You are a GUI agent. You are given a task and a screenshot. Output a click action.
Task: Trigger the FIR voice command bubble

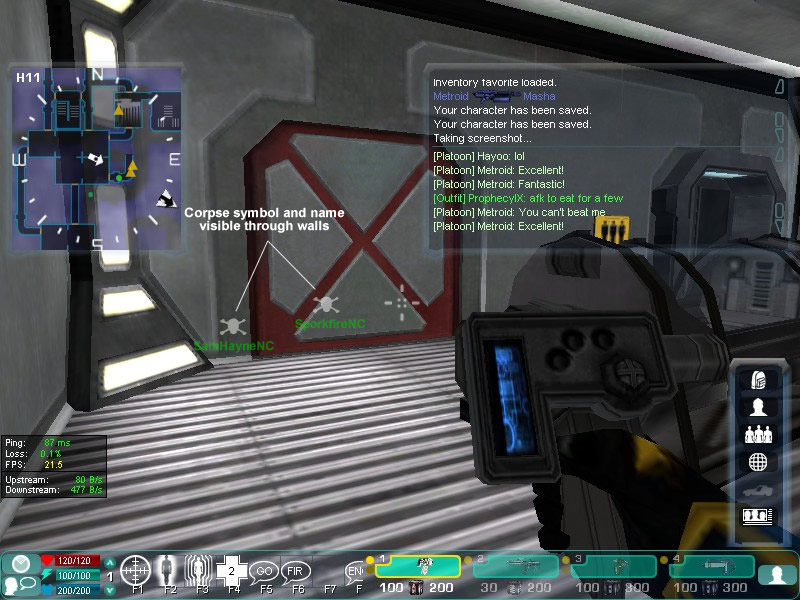tap(296, 571)
